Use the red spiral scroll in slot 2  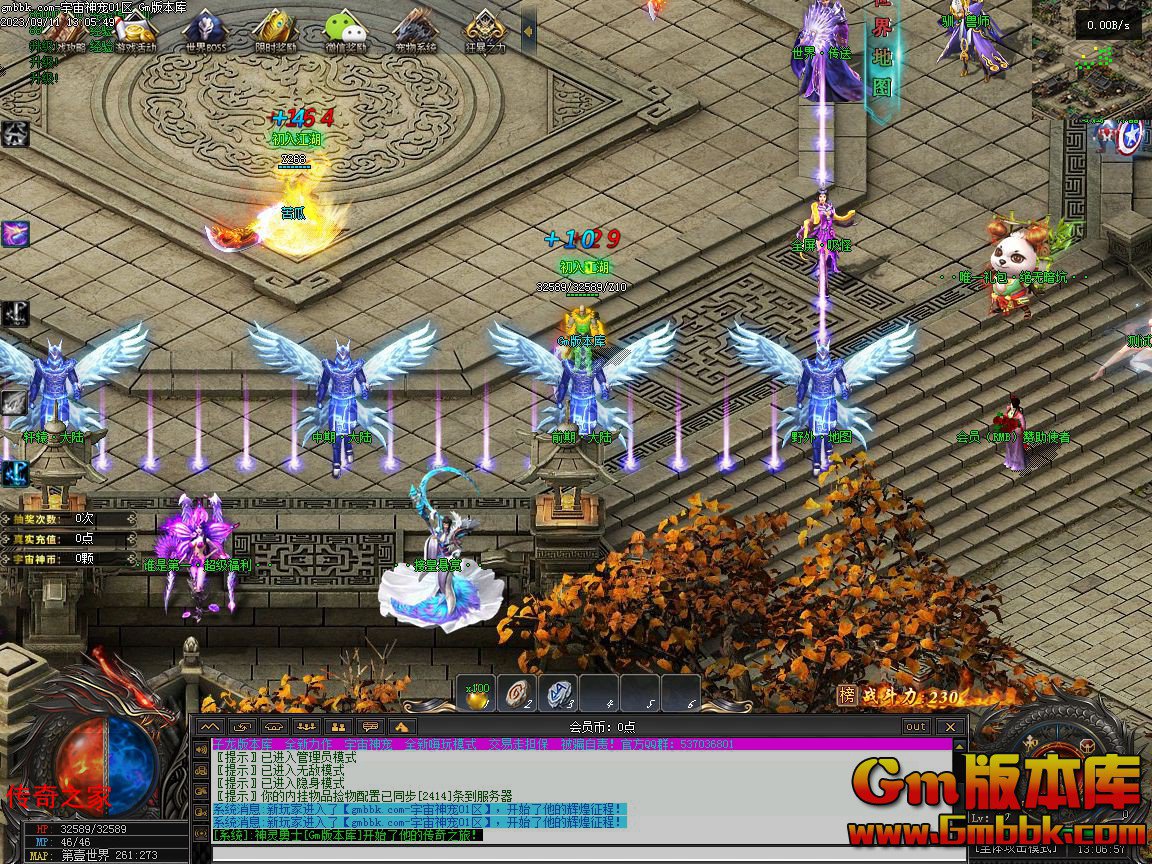coord(518,693)
